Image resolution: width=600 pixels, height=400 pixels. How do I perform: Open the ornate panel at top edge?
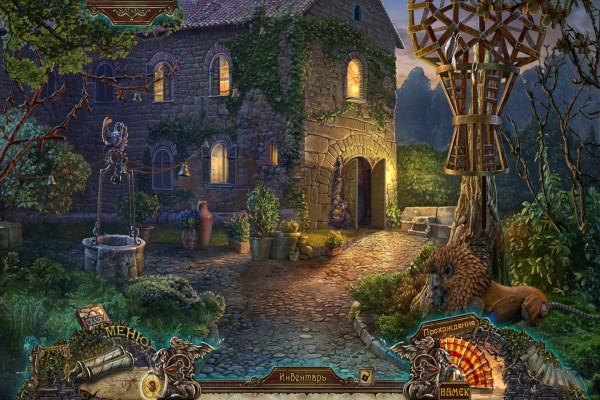(x=130, y=10)
